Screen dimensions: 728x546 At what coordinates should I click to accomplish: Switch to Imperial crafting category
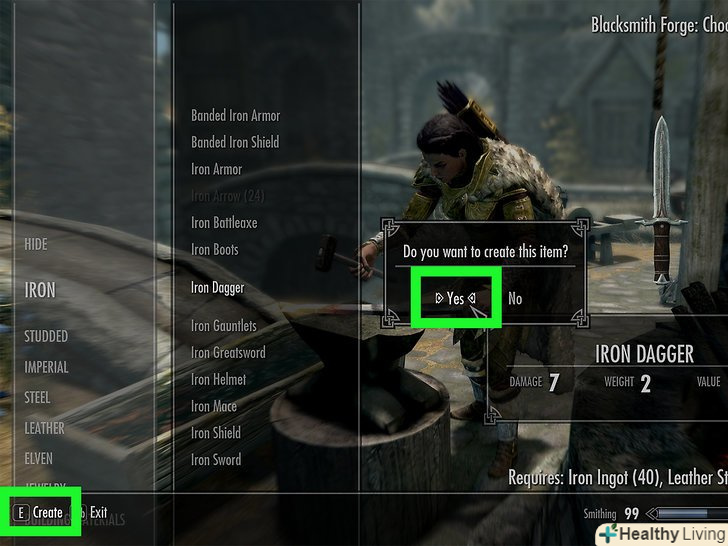pos(46,367)
